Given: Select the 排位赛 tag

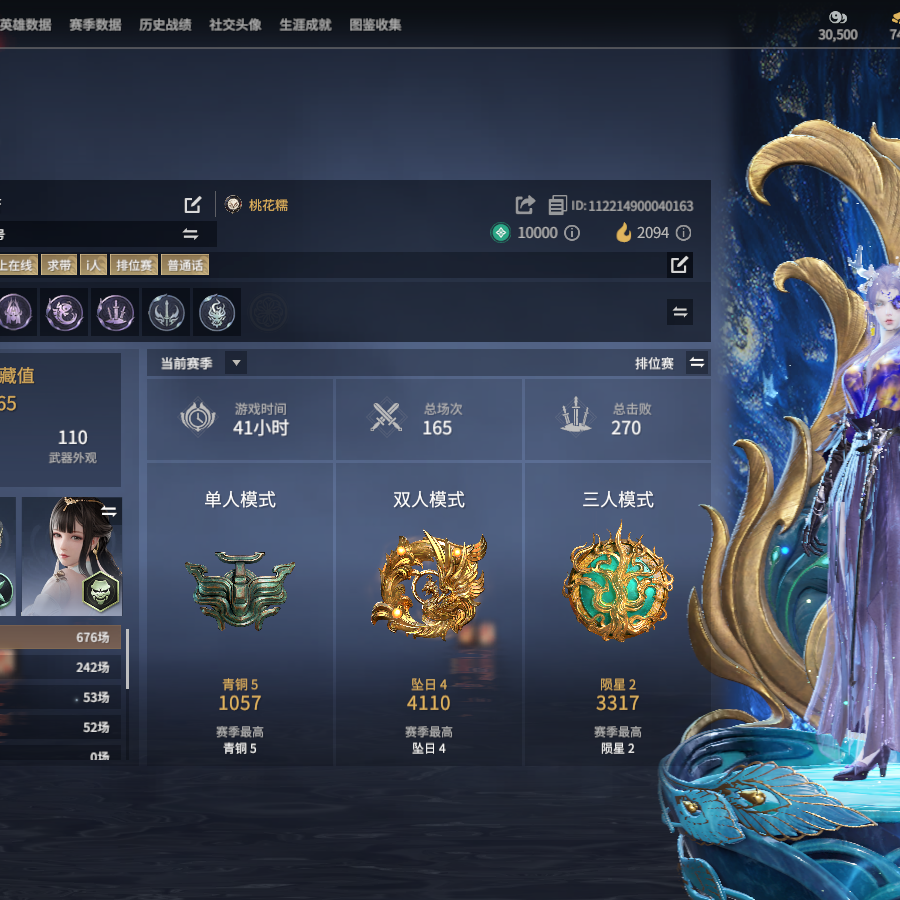Looking at the screenshot, I should coord(134,265).
